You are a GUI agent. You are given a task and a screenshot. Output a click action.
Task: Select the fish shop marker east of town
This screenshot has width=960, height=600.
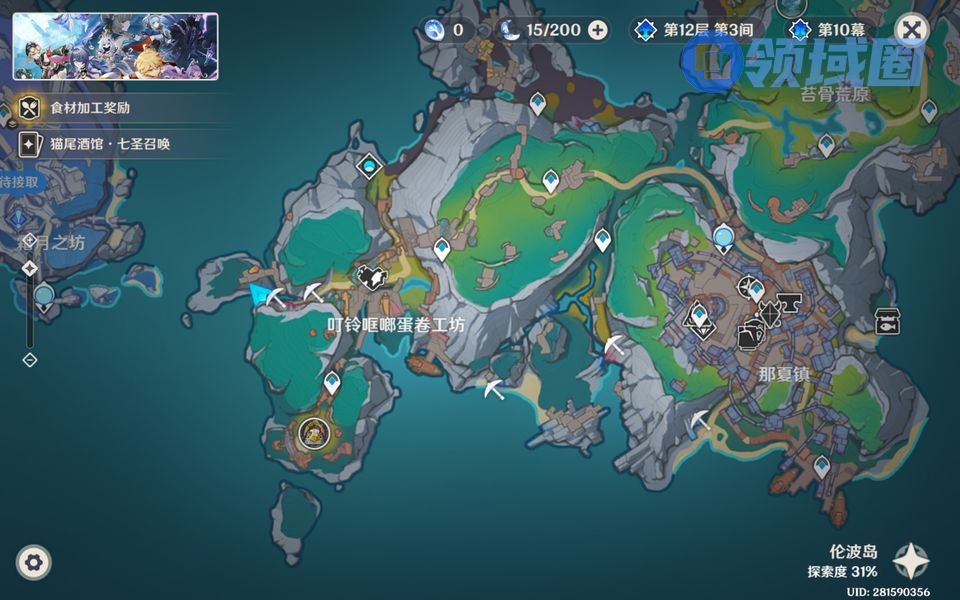click(x=886, y=321)
